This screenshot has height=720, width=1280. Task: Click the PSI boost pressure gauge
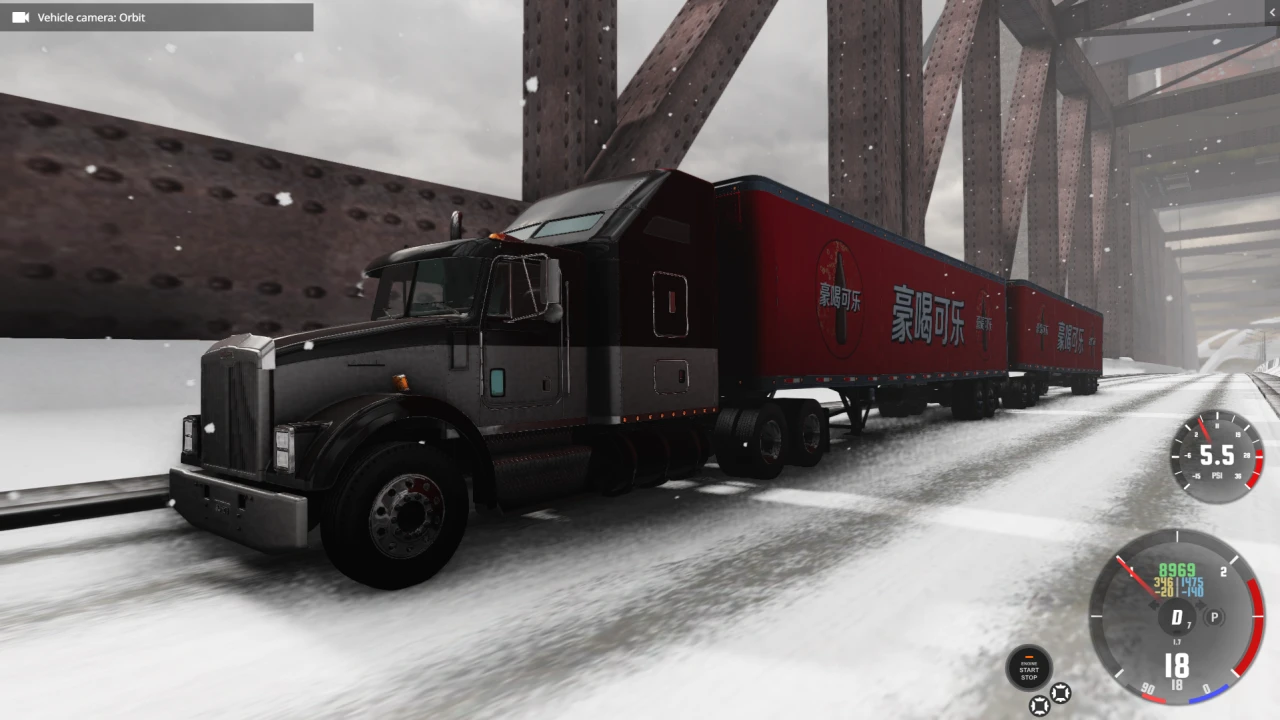coord(1216,457)
